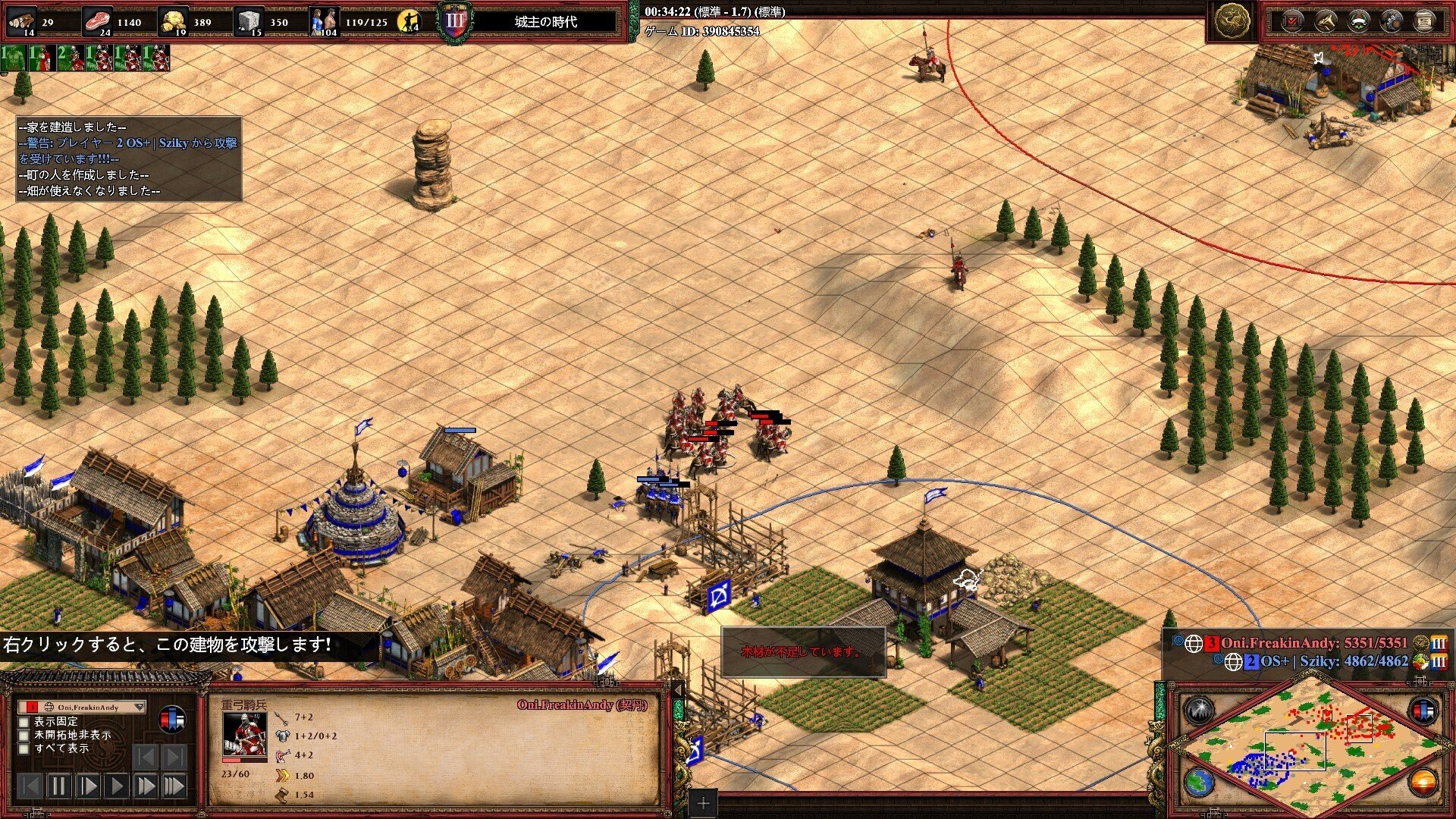Open the diplomacy screen icon
The height and width of the screenshot is (819, 1456).
pos(1359,20)
